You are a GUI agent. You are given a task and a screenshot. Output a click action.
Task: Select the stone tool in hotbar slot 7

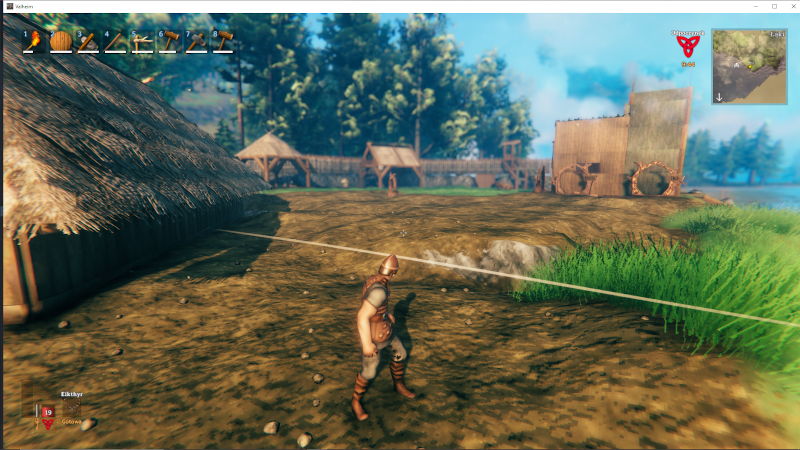click(197, 41)
